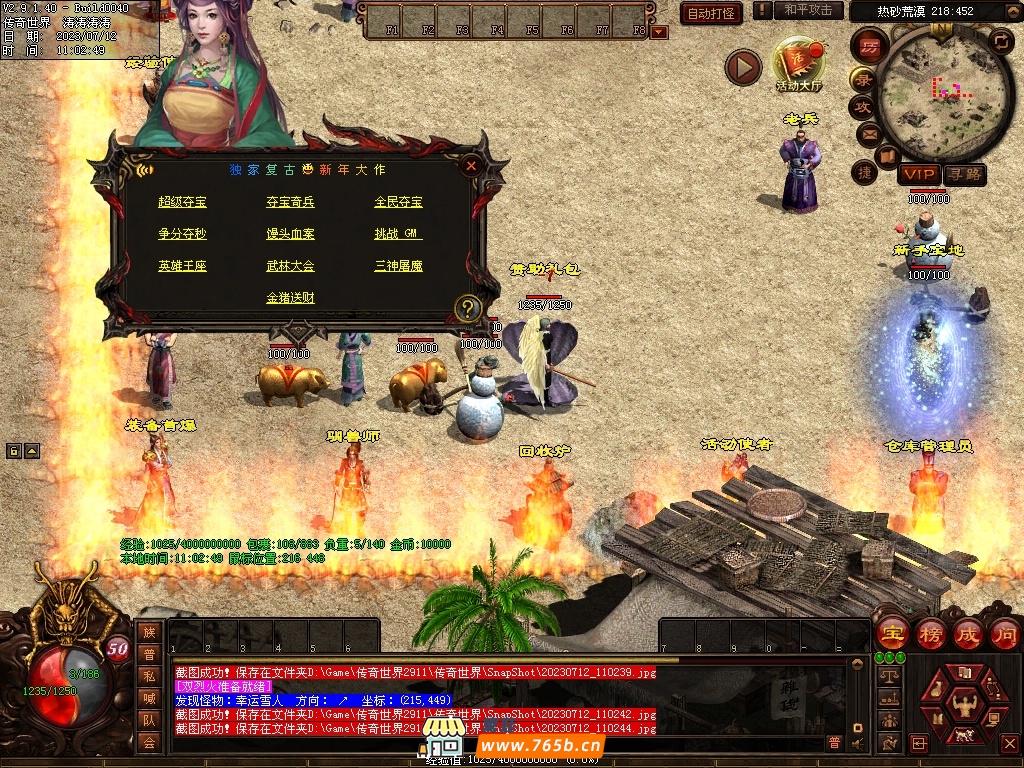Open the 争分夺秒 event link

coord(182,234)
